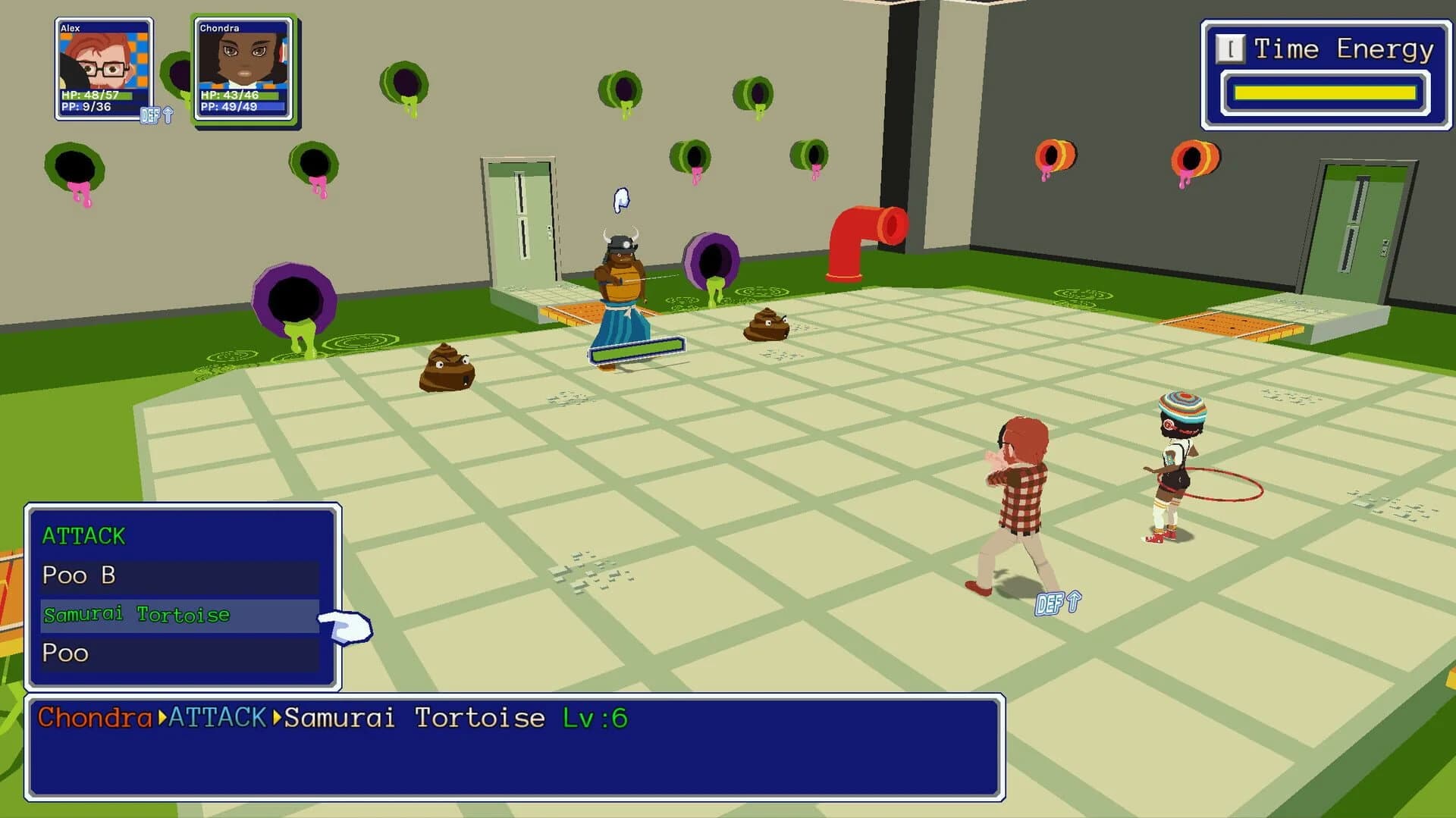Click the DEF up icon under Alex's portrait
This screenshot has height=818, width=1456.
coord(157,115)
